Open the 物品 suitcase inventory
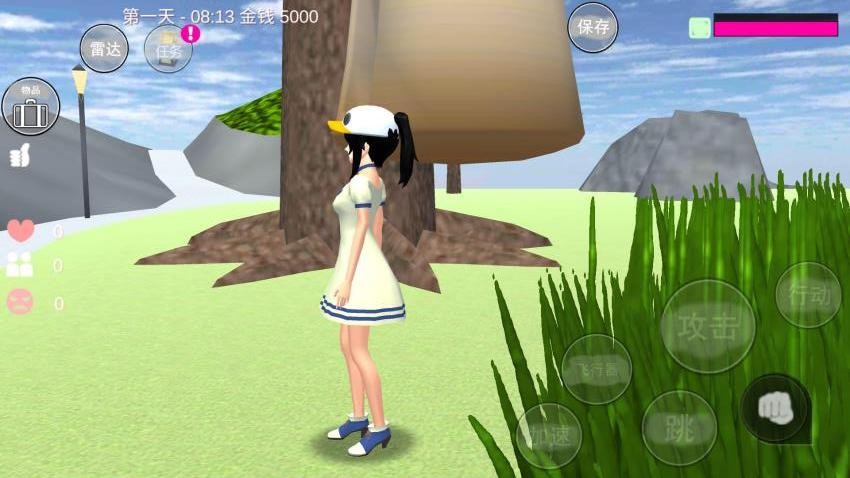The image size is (850, 478). pos(30,107)
